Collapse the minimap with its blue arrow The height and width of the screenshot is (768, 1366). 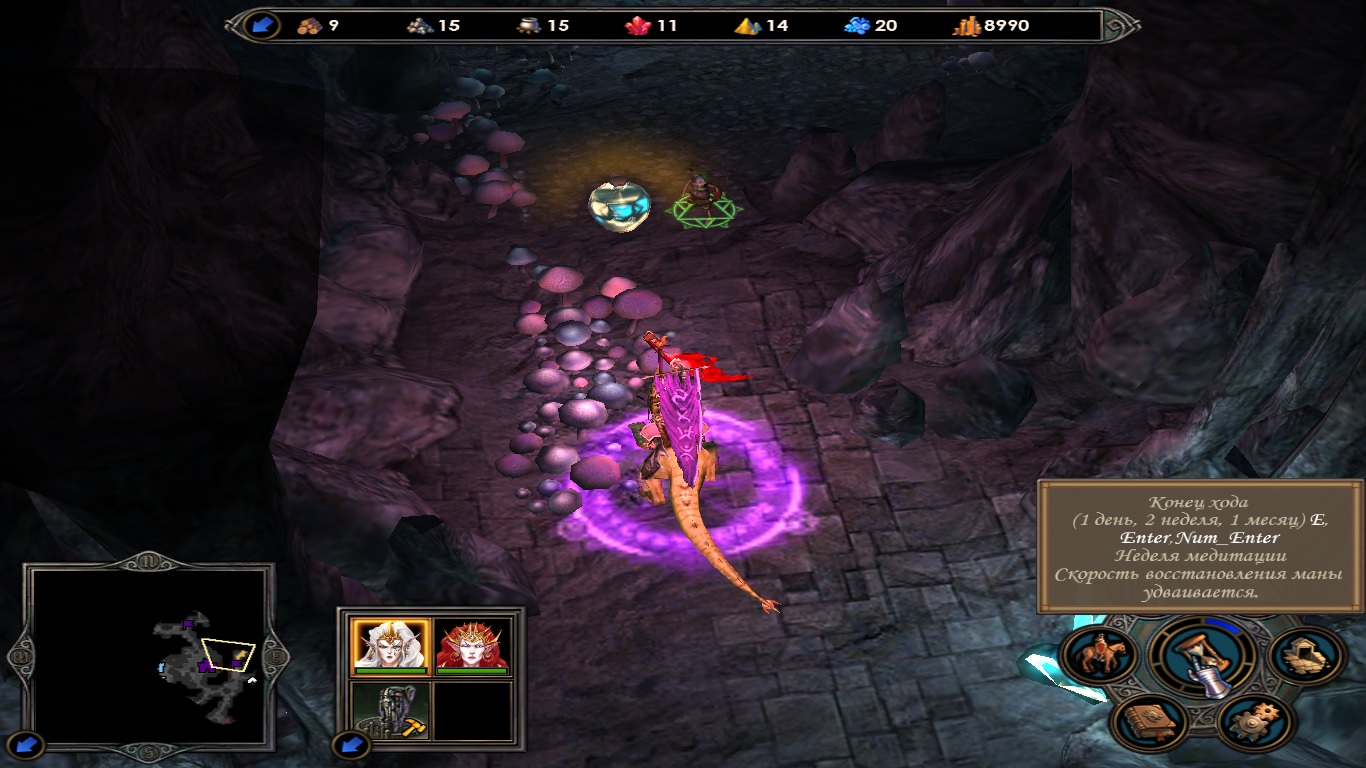pos(30,744)
